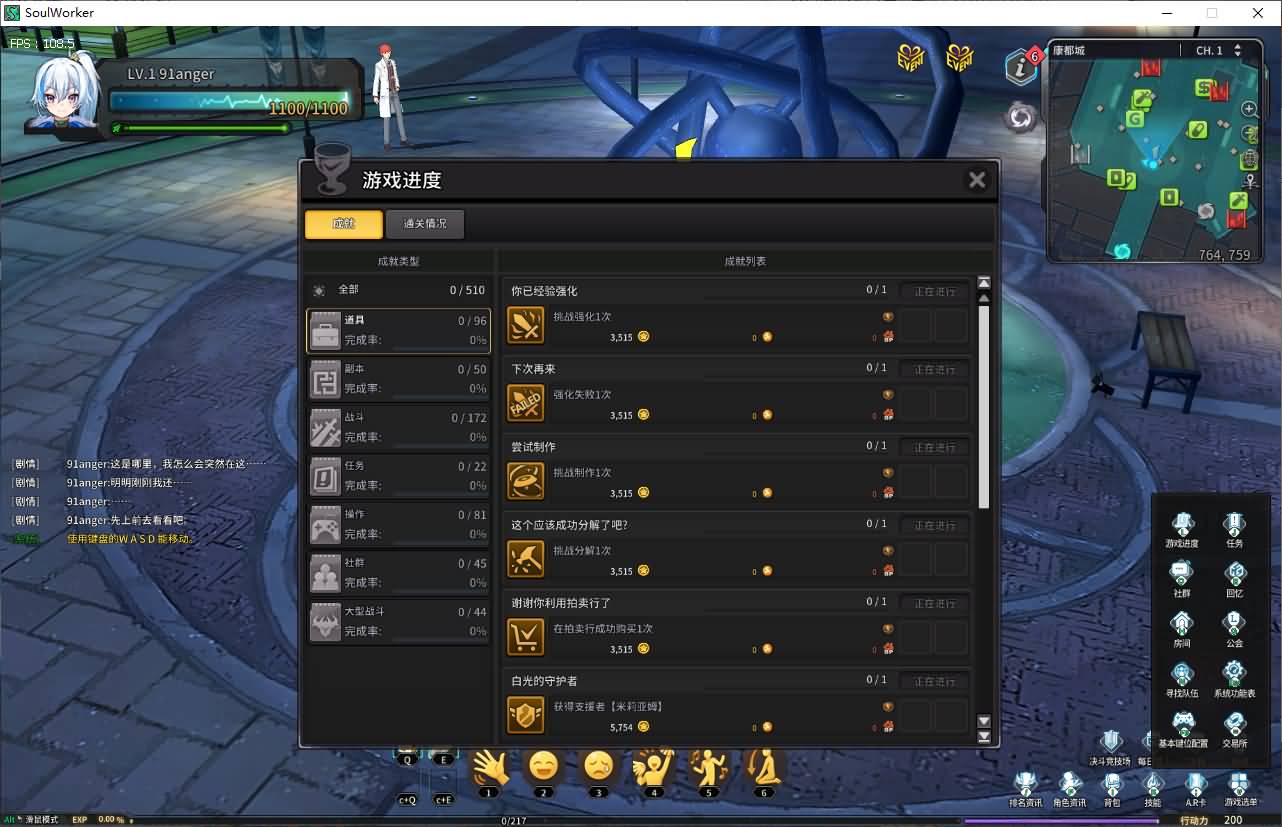Image resolution: width=1282 pixels, height=827 pixels.
Task: Click the EXP progress bar at bottom
Action: pos(500,819)
